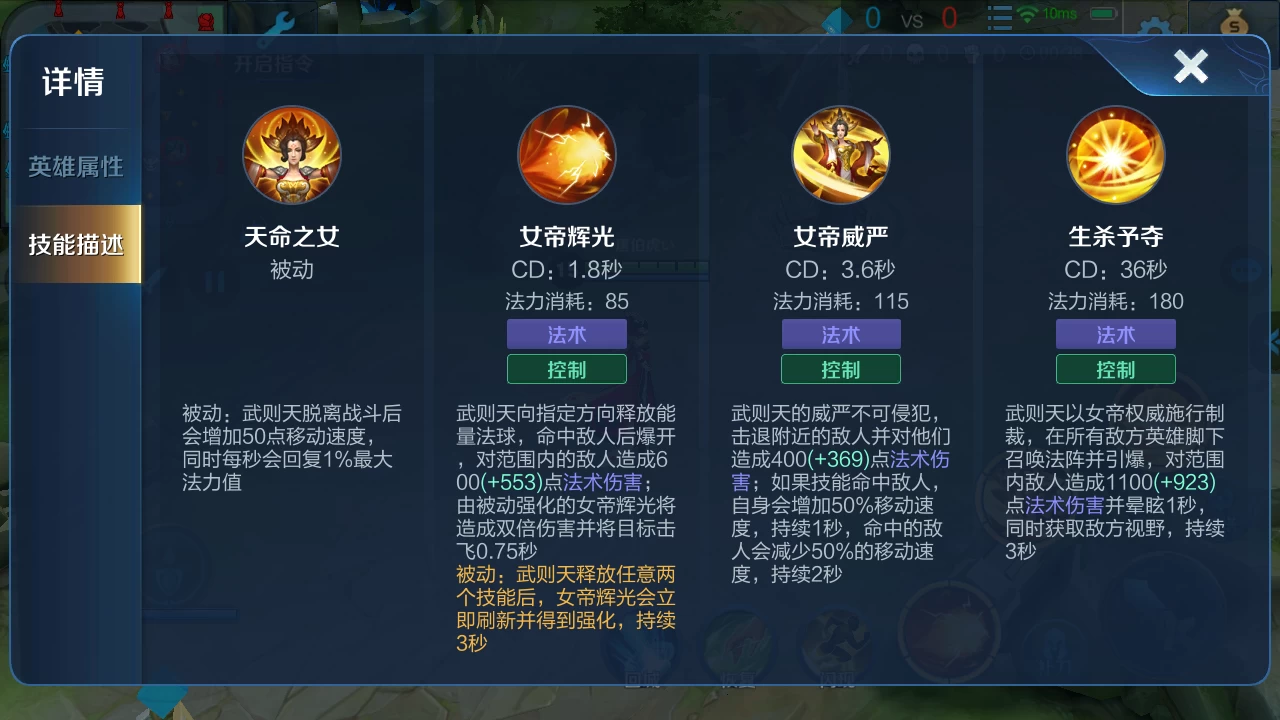Tap the 控制 tag beneath 女帝辉光

point(566,369)
